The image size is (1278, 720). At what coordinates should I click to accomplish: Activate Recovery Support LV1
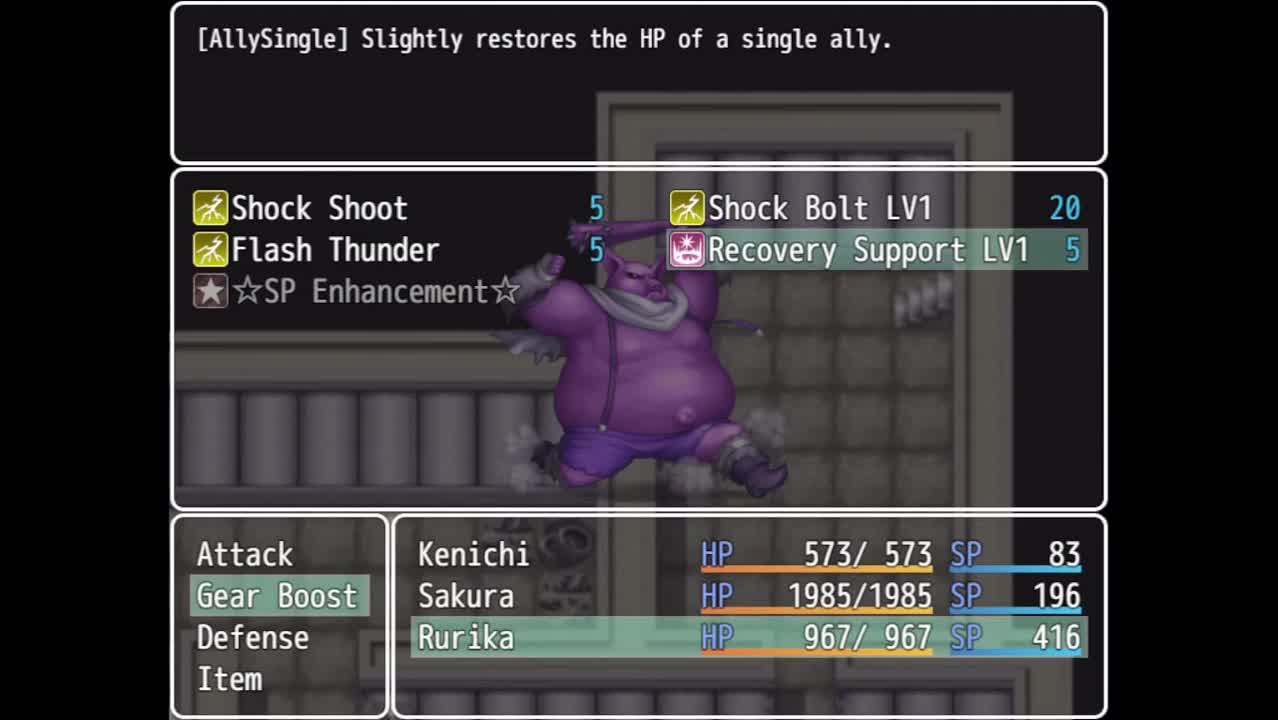[x=867, y=250]
